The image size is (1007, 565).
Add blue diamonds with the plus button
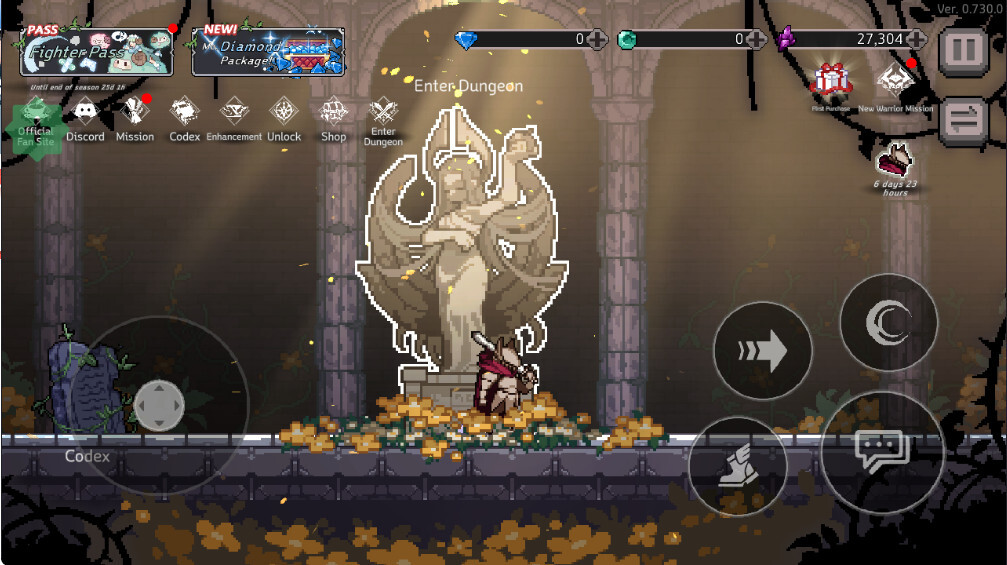point(597,40)
